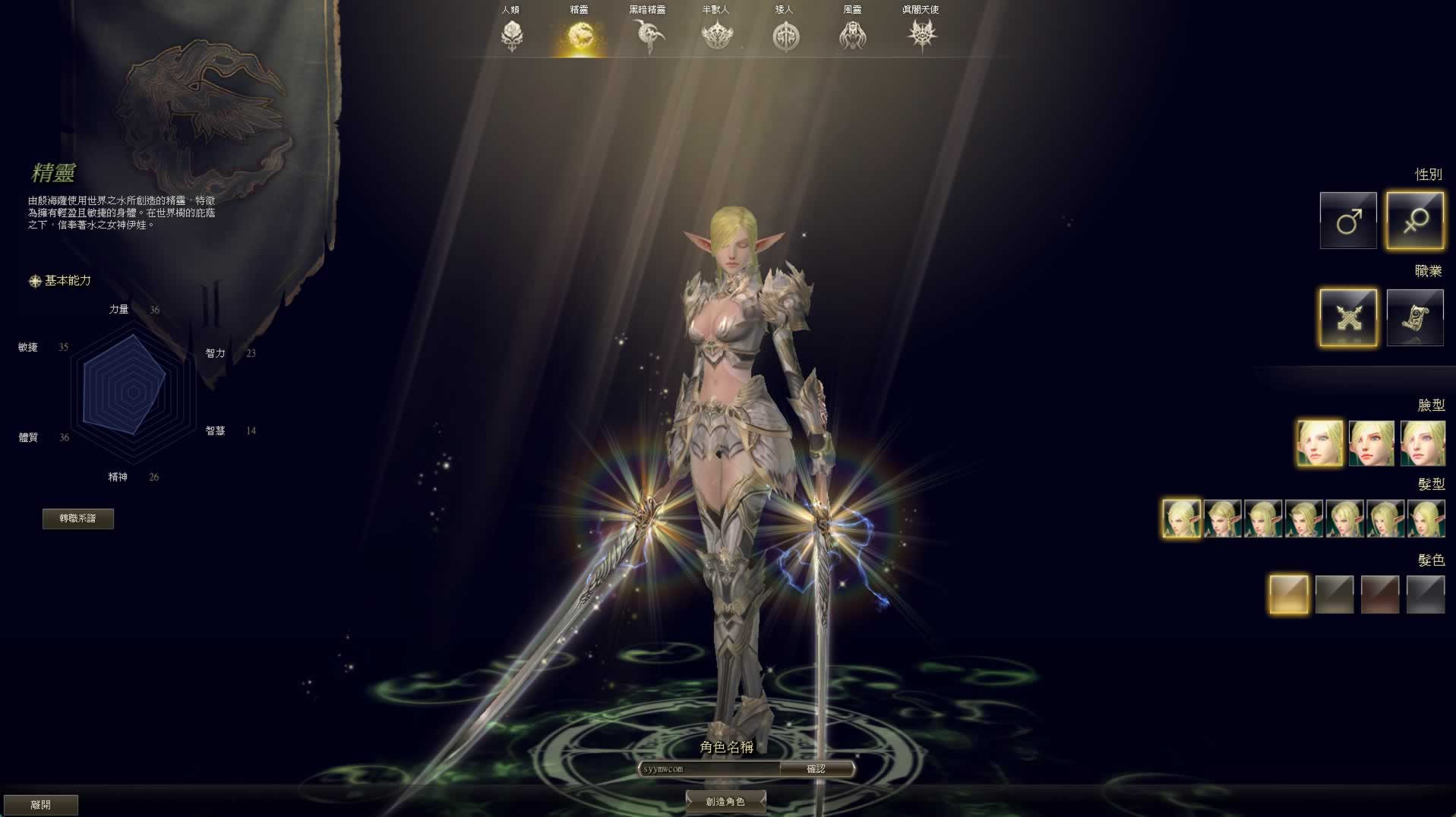Viewport: 1456px width, 817px height.
Task: Choose the first hairstyle thumbnail
Action: click(1182, 519)
